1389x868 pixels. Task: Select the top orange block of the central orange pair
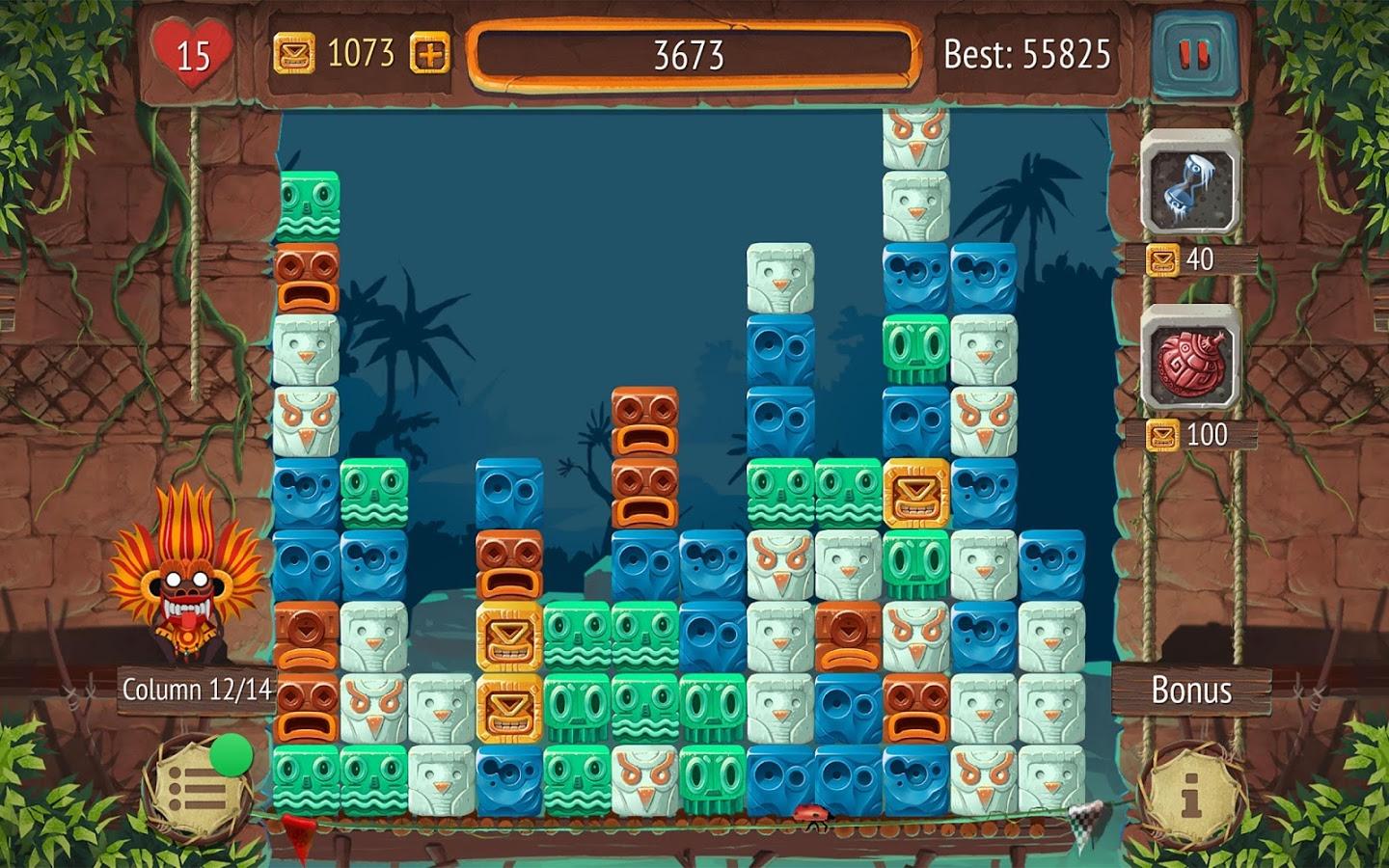pos(643,421)
